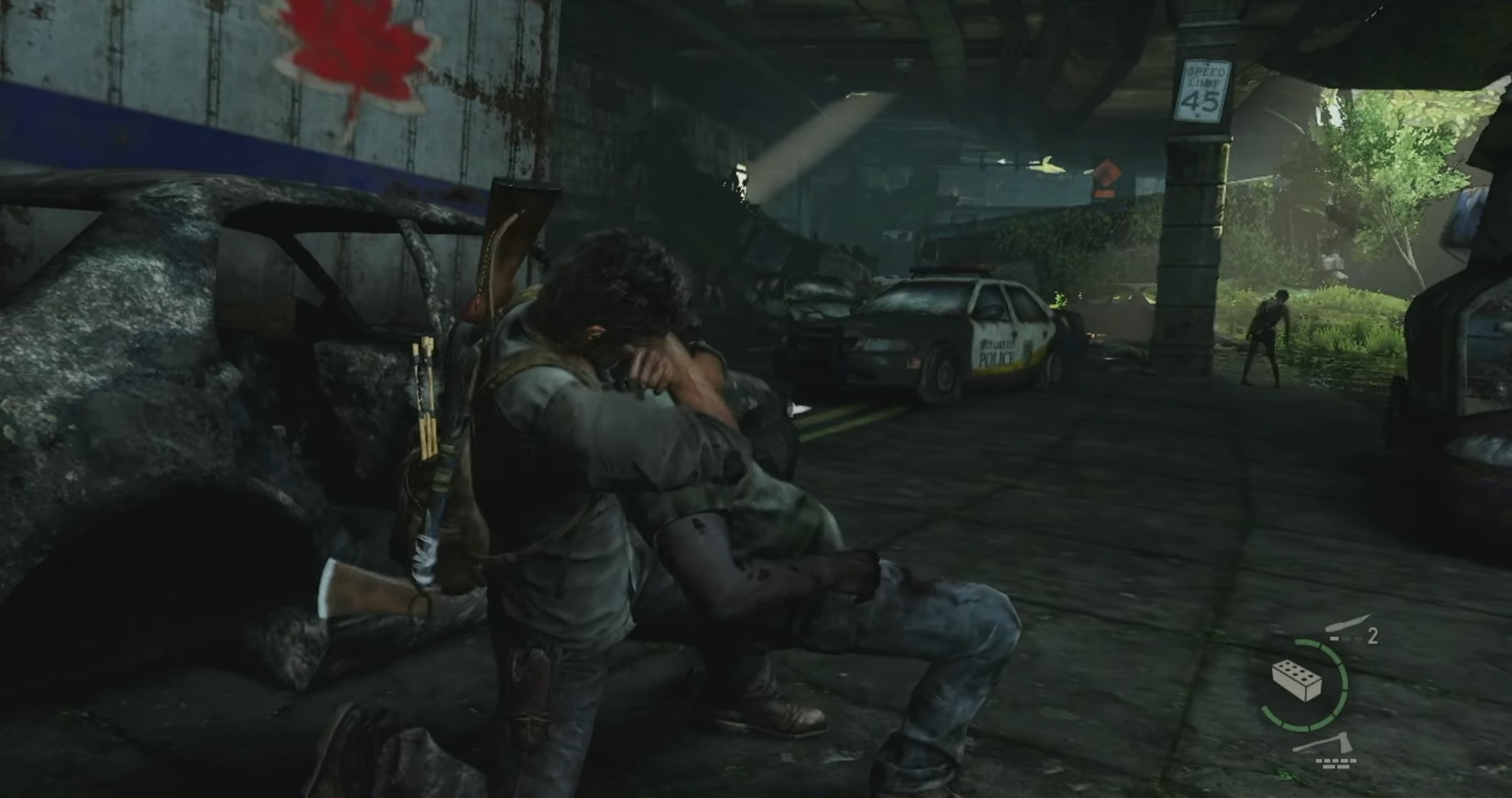Click the shiv count number 2
This screenshot has width=1512, height=798.
(1372, 636)
